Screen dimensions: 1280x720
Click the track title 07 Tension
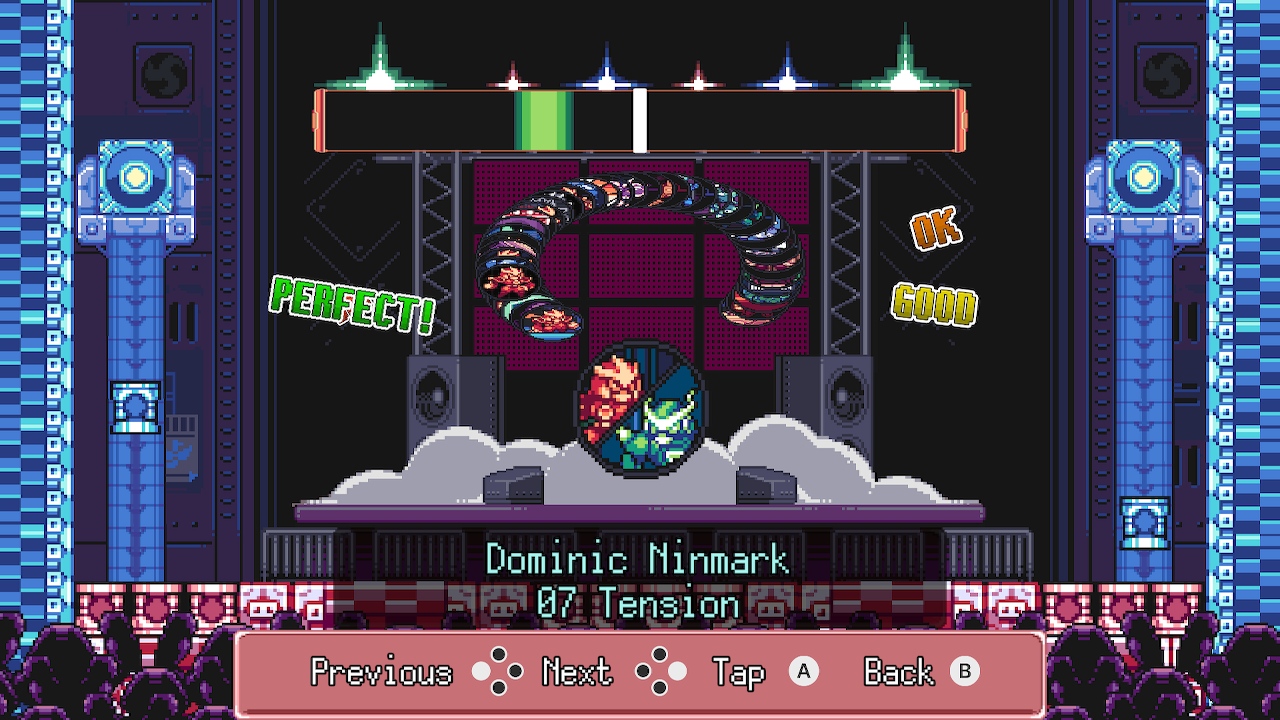640,604
